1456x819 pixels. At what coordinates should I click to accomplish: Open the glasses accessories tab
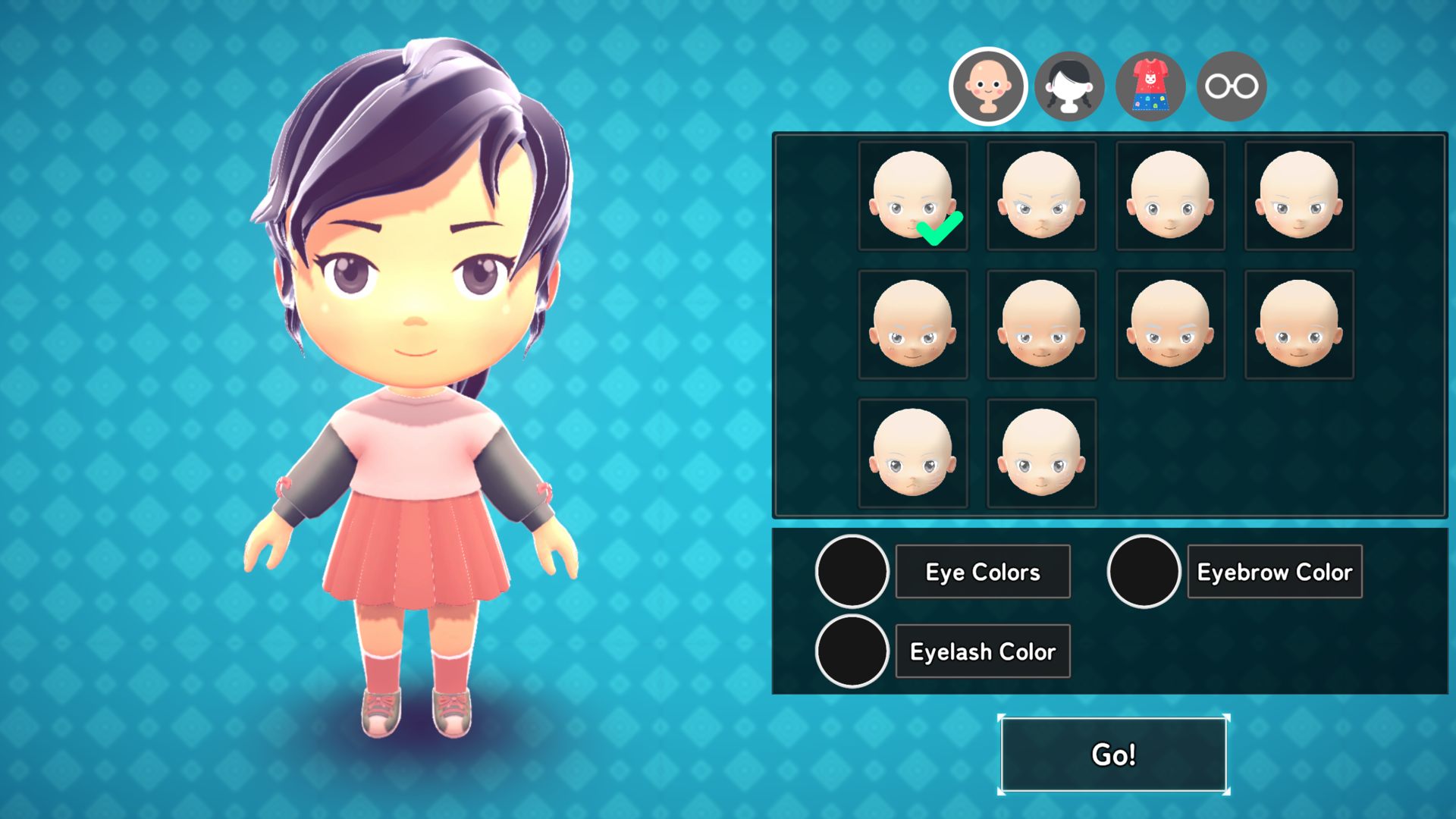point(1232,86)
